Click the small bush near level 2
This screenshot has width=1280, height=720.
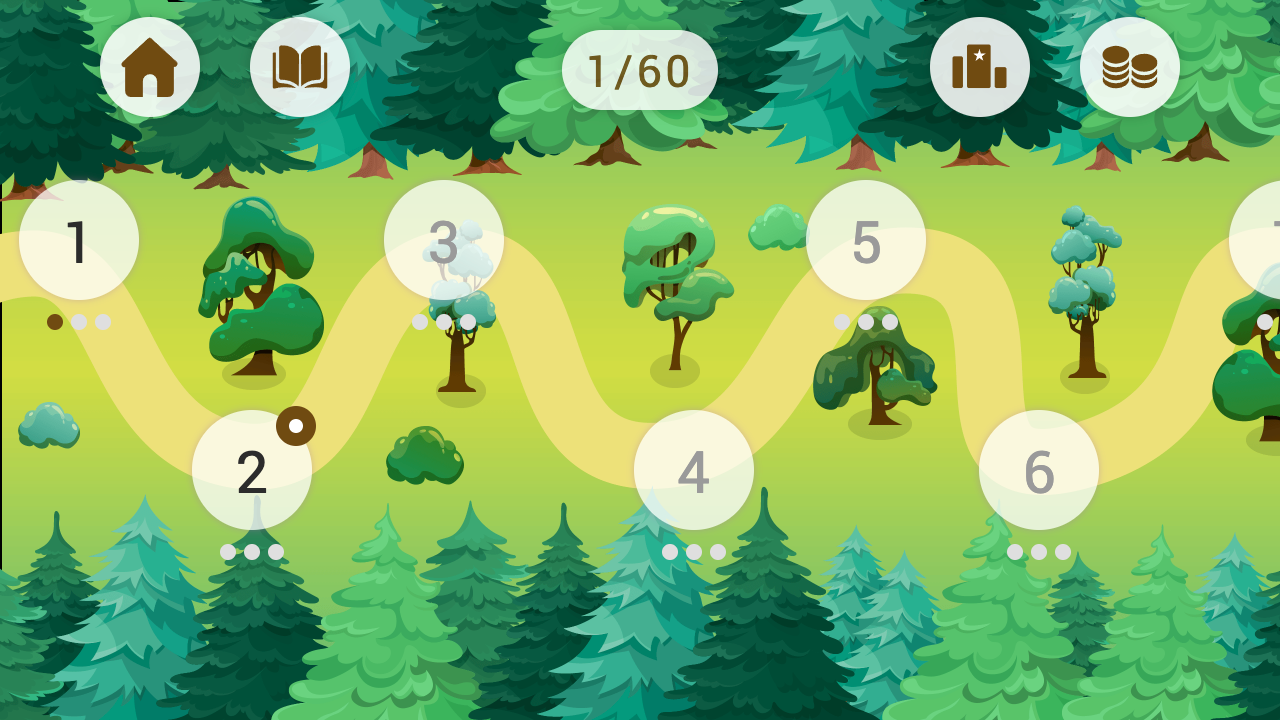tap(425, 455)
